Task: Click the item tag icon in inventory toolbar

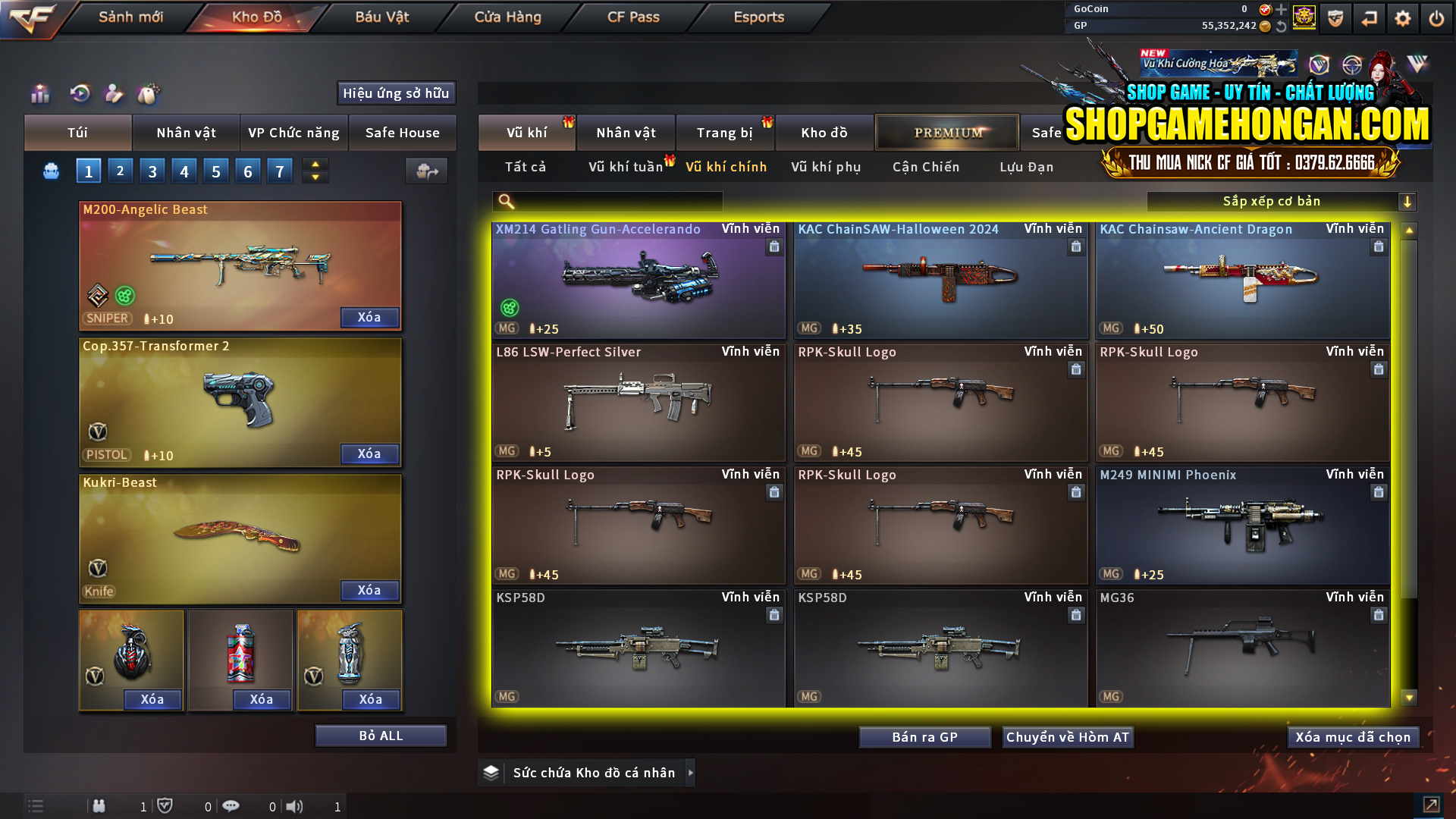Action: pyautogui.click(x=149, y=93)
